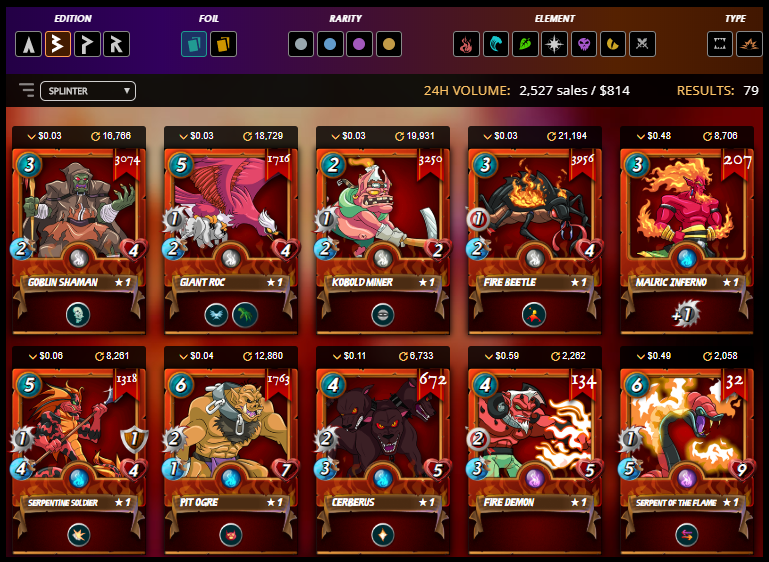The width and height of the screenshot is (769, 562).
Task: Select the Alpha edition filter
Action: (x=29, y=44)
